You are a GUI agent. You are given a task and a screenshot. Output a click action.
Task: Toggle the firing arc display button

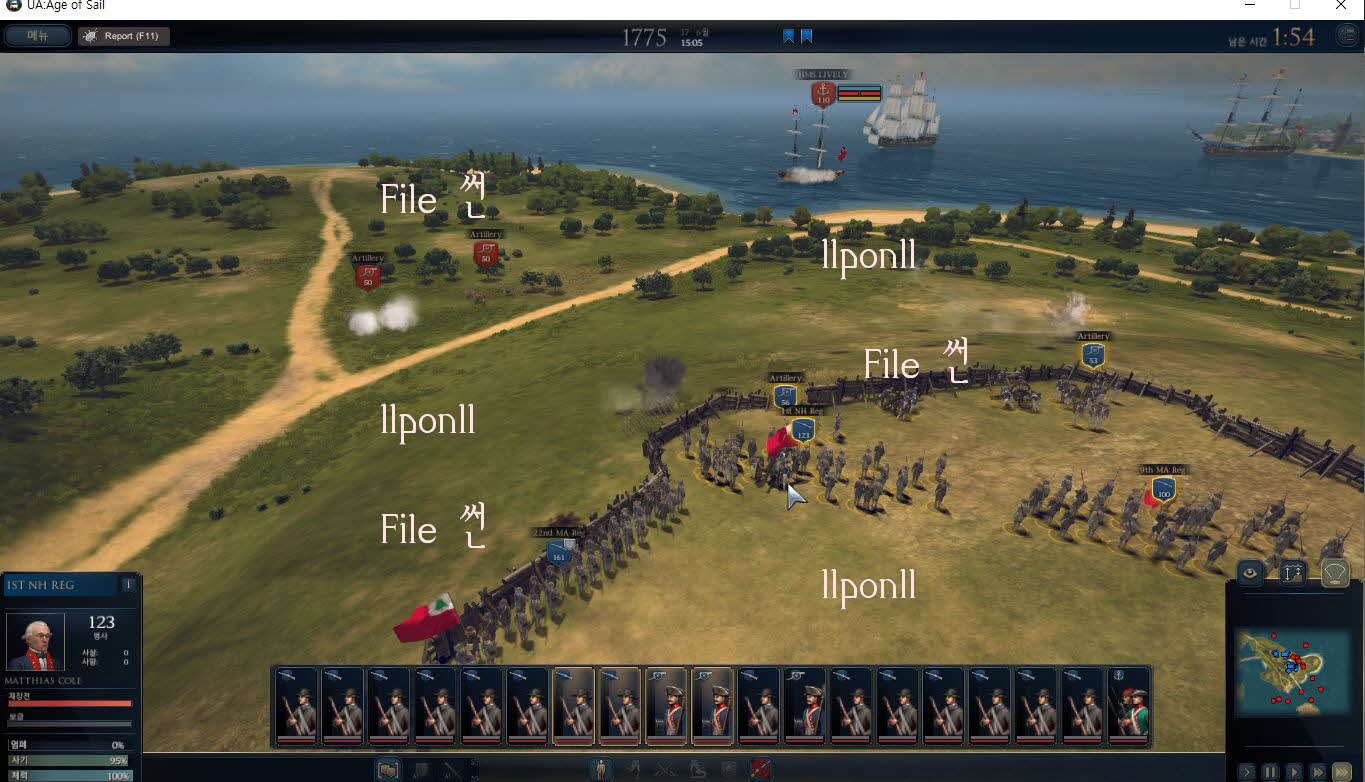(x=1335, y=573)
